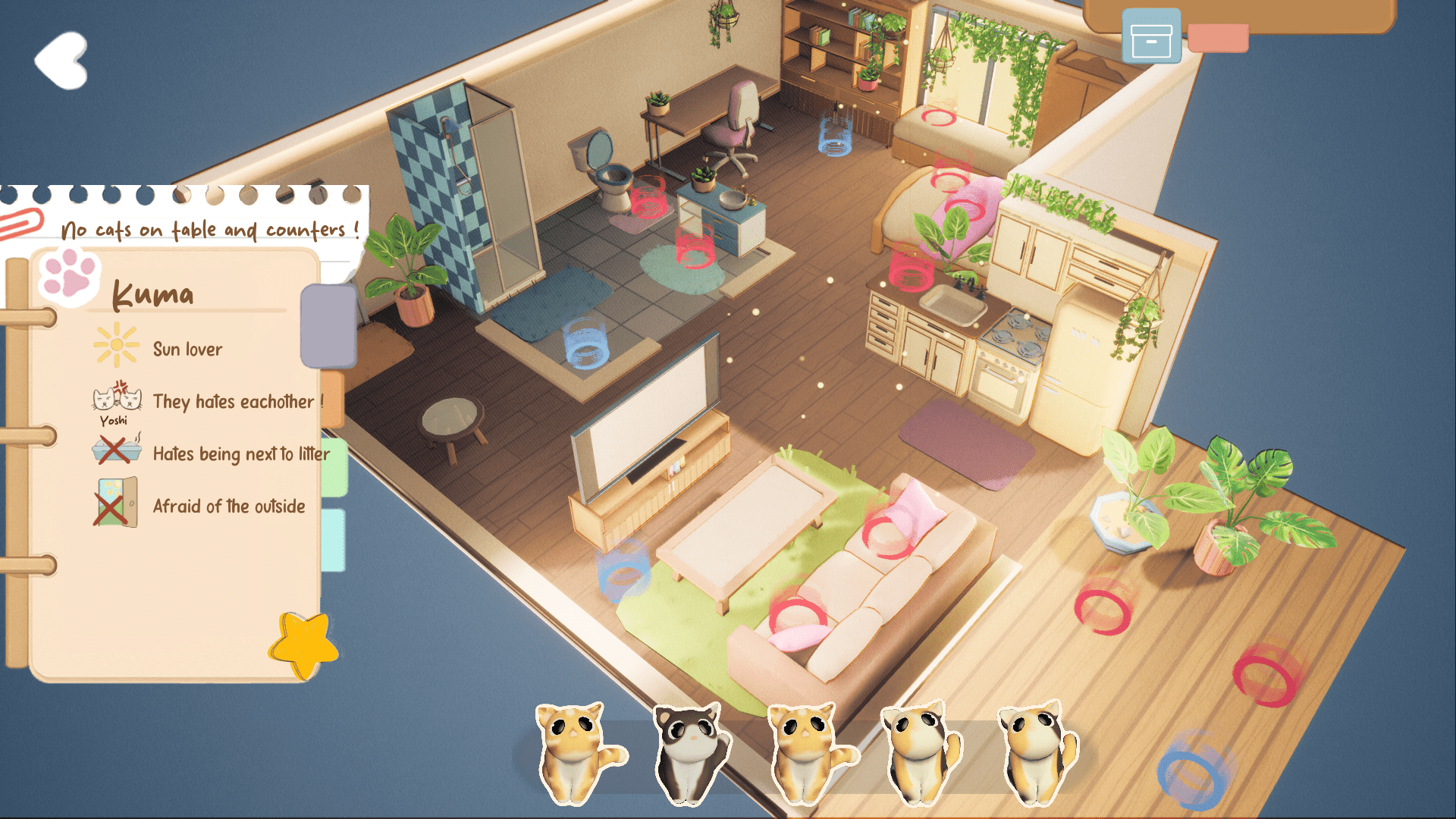Open the purple notebook side tab
This screenshot has height=819, width=1456.
coord(329,324)
